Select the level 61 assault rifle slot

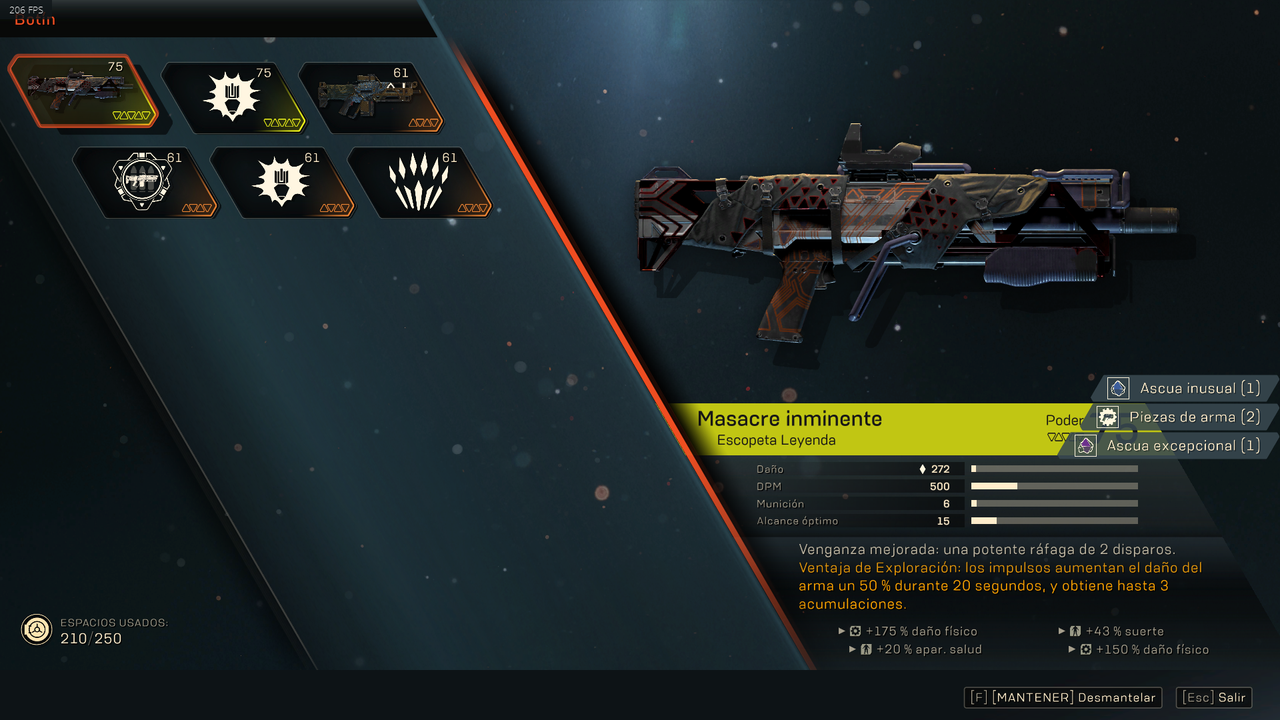coord(370,97)
